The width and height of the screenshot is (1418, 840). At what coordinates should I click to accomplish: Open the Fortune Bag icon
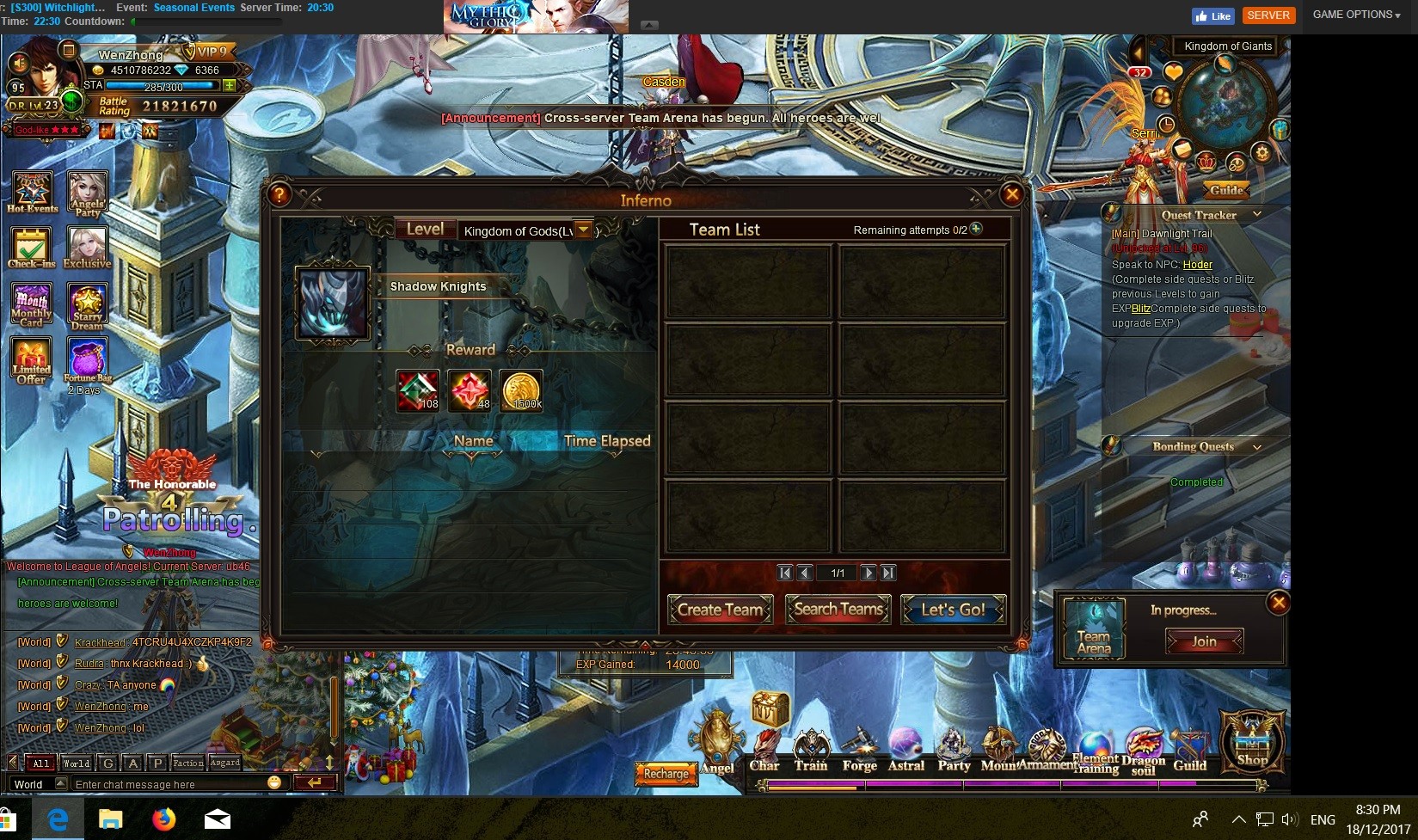pos(88,359)
